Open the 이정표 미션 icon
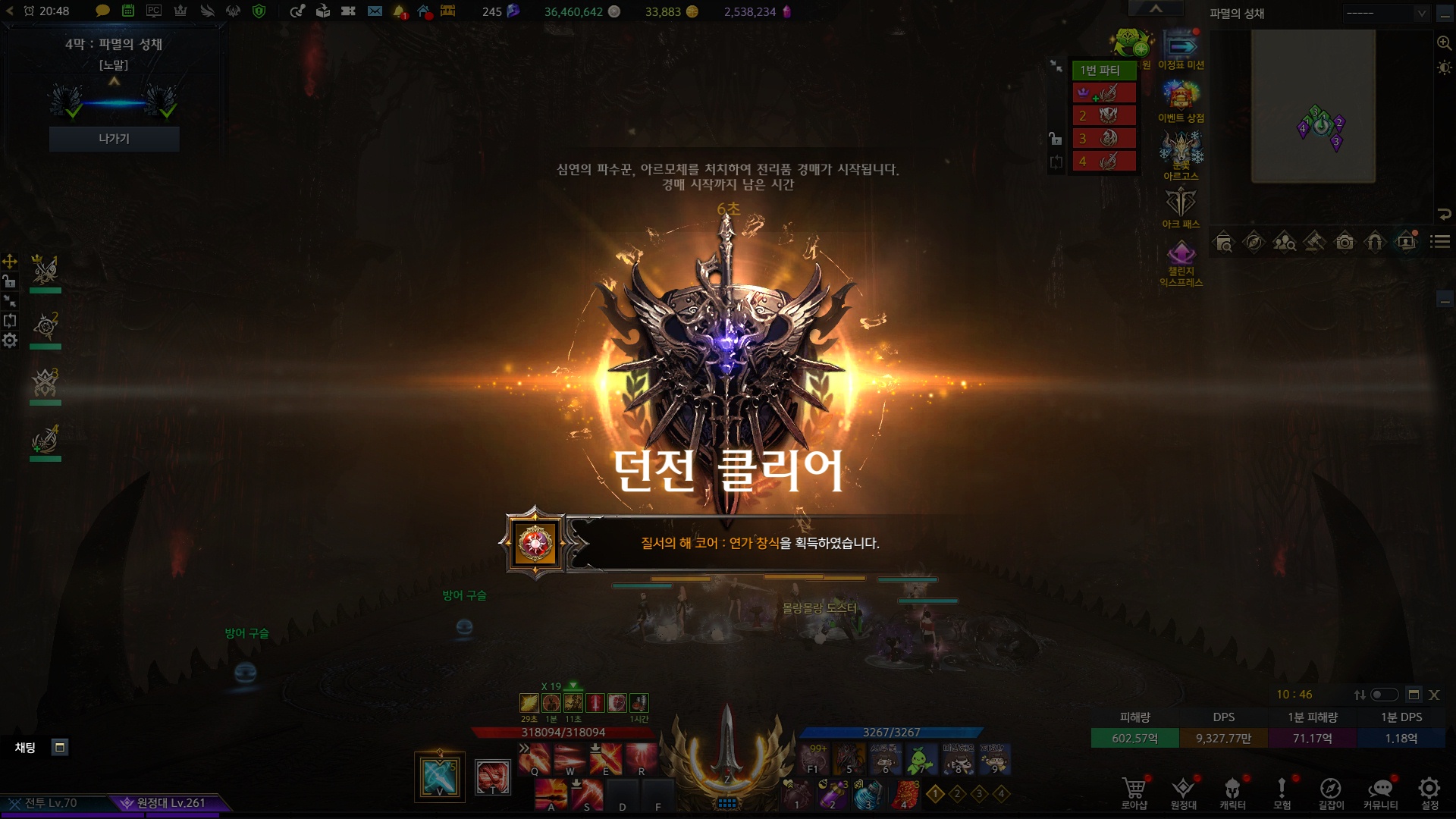 1181,47
